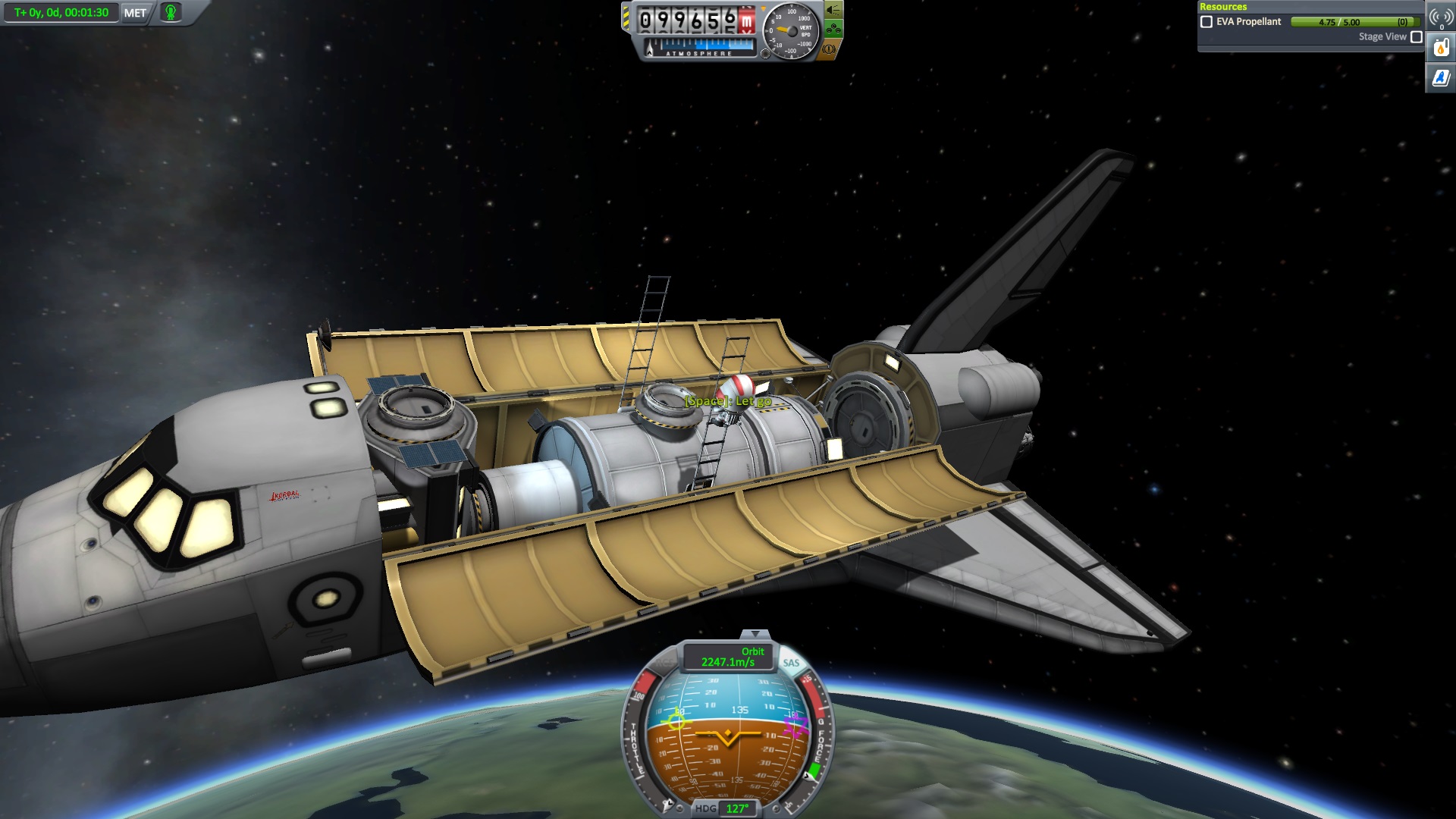Open the CommNet signal panel
This screenshot has width=1456, height=819.
[1440, 17]
